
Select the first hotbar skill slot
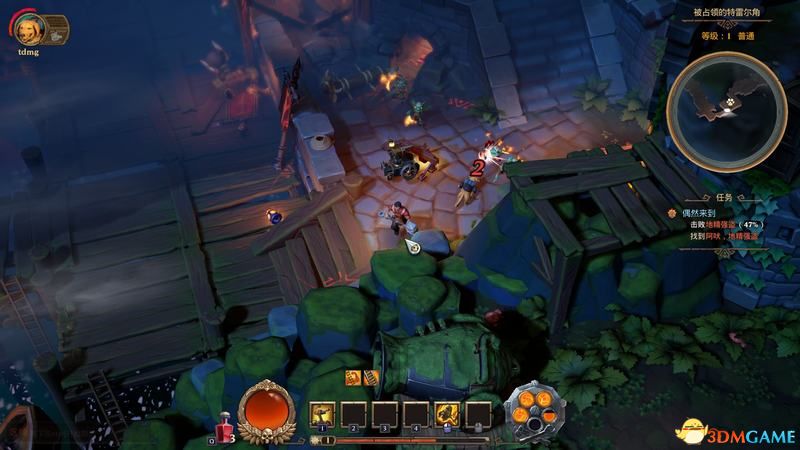(x=322, y=413)
